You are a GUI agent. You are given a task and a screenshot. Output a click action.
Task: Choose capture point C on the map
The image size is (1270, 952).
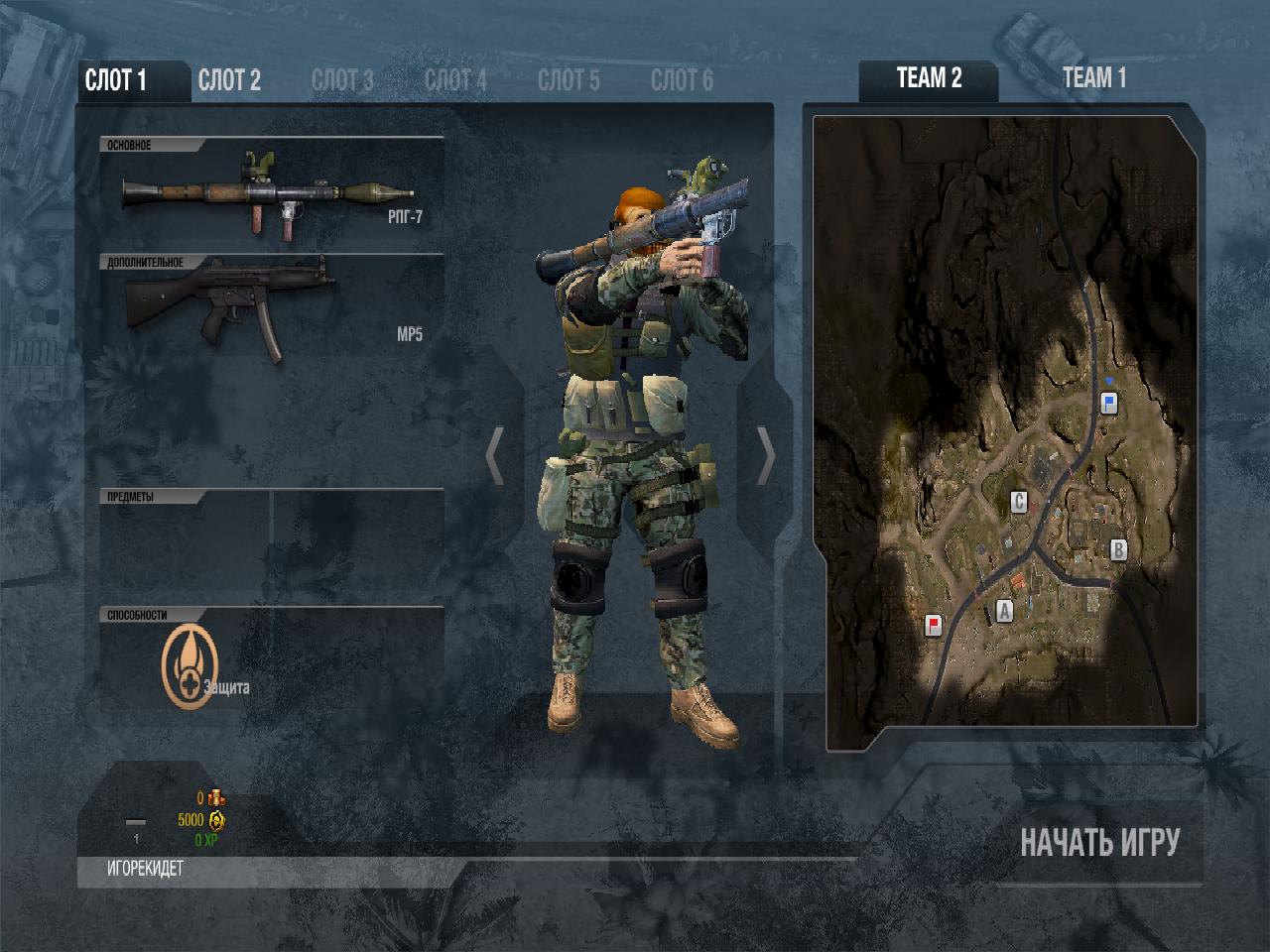tap(1018, 502)
